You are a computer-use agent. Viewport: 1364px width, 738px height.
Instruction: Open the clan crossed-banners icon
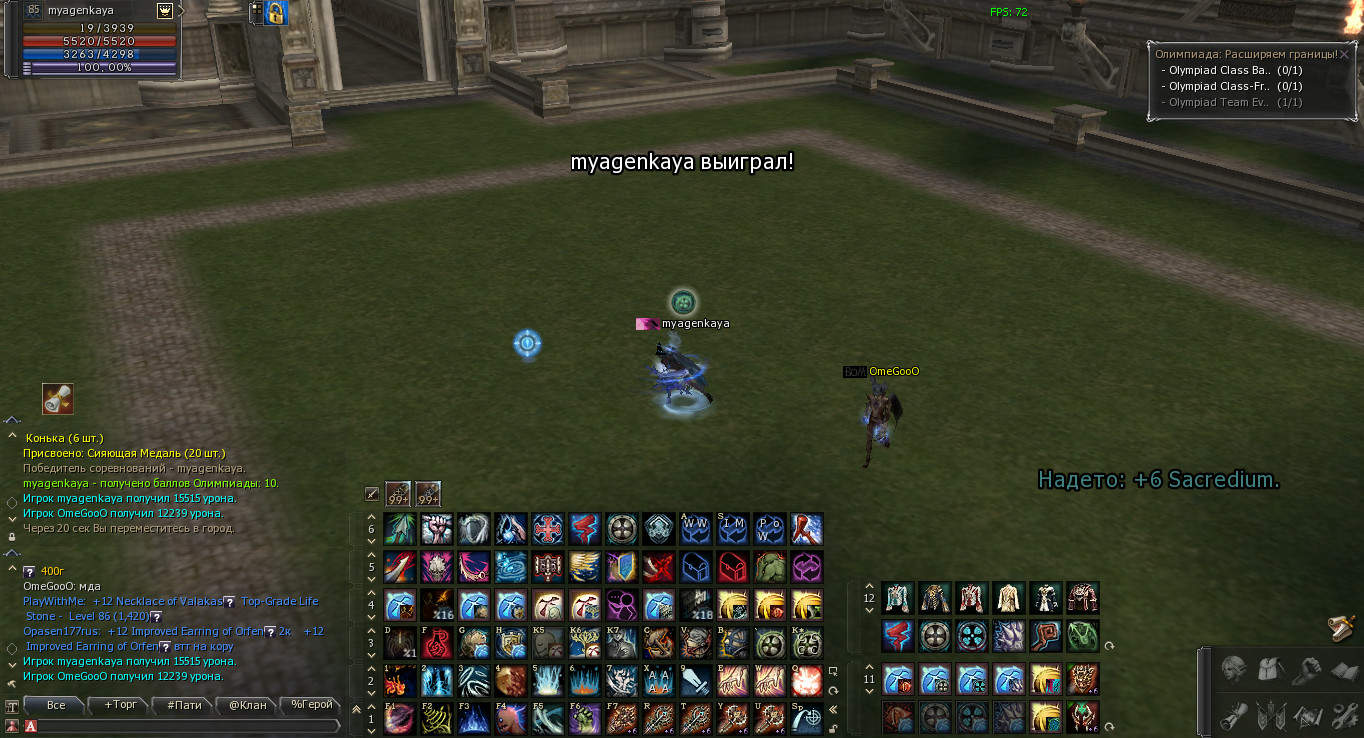click(x=1270, y=715)
